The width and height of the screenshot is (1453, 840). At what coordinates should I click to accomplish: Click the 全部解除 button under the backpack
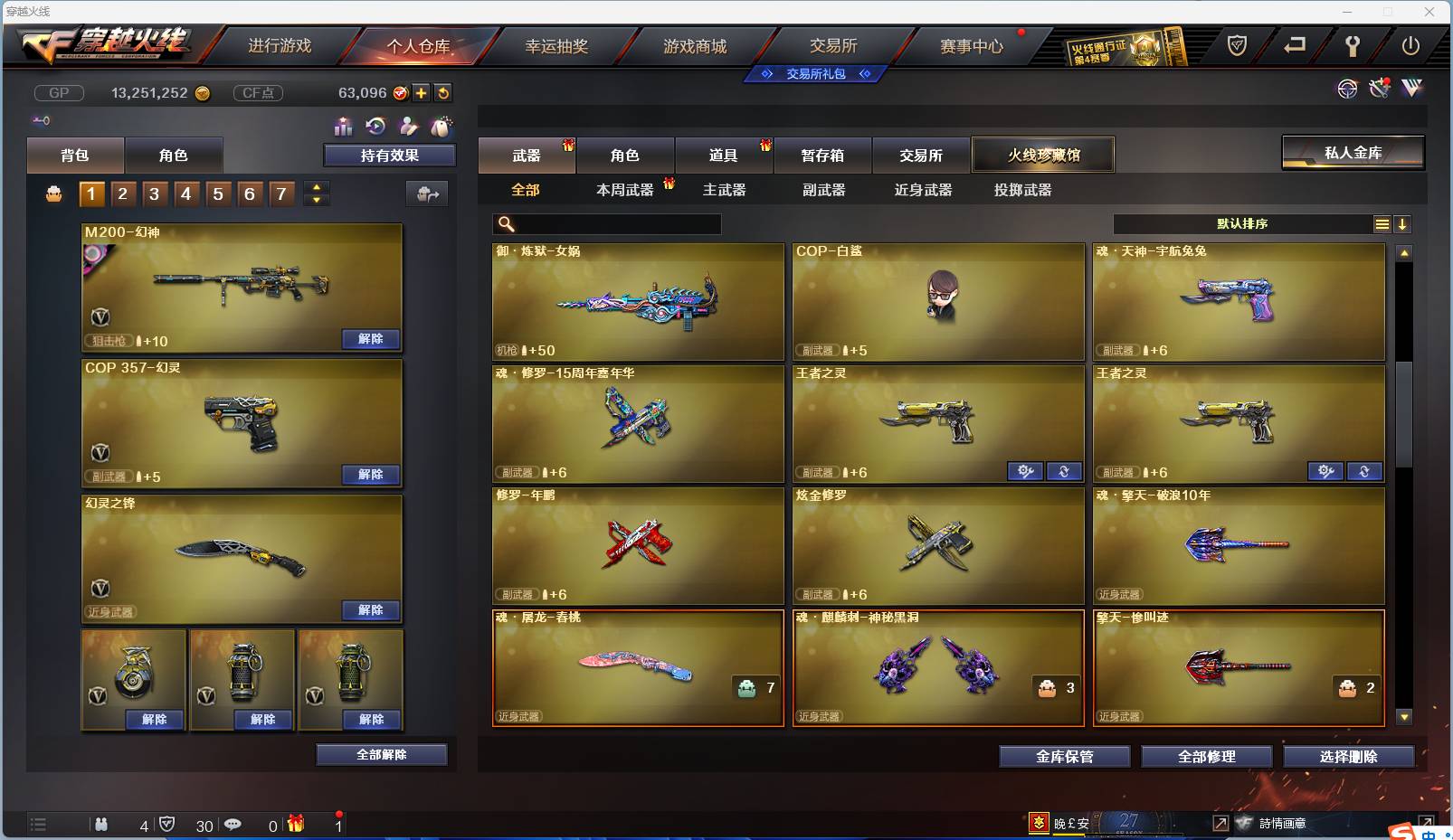[379, 754]
